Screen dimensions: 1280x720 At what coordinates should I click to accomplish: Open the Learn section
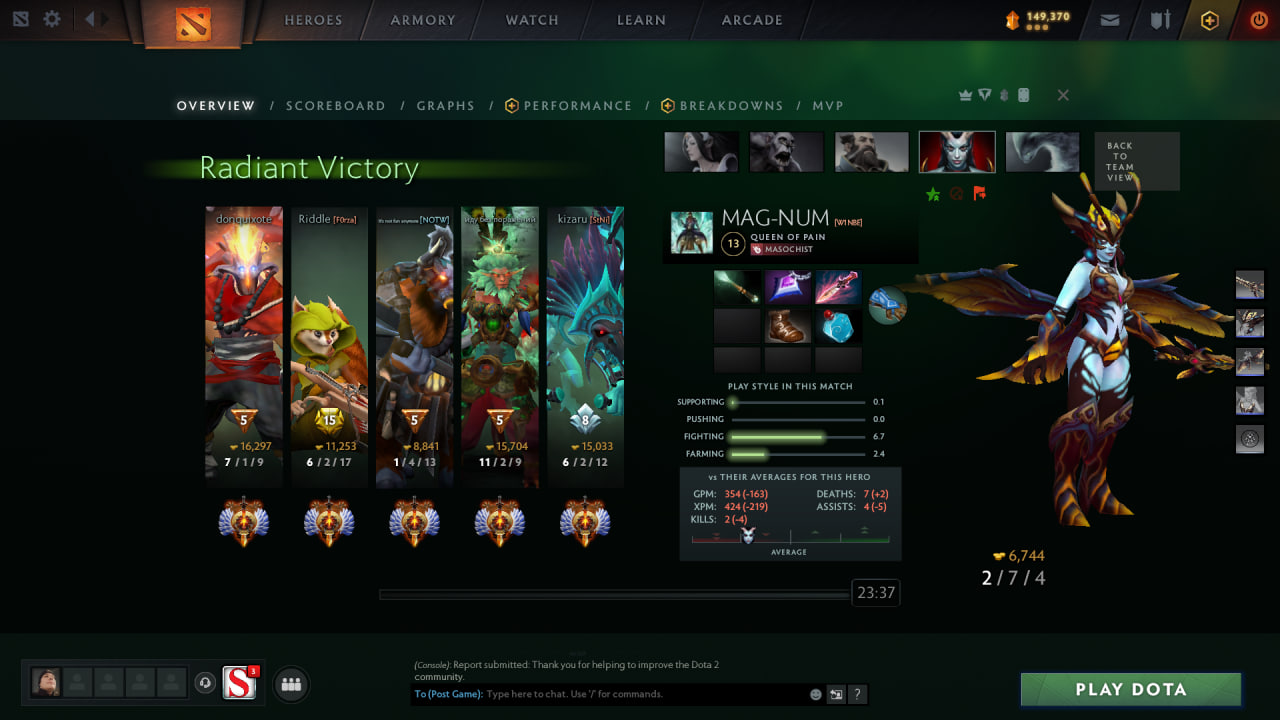tap(641, 20)
